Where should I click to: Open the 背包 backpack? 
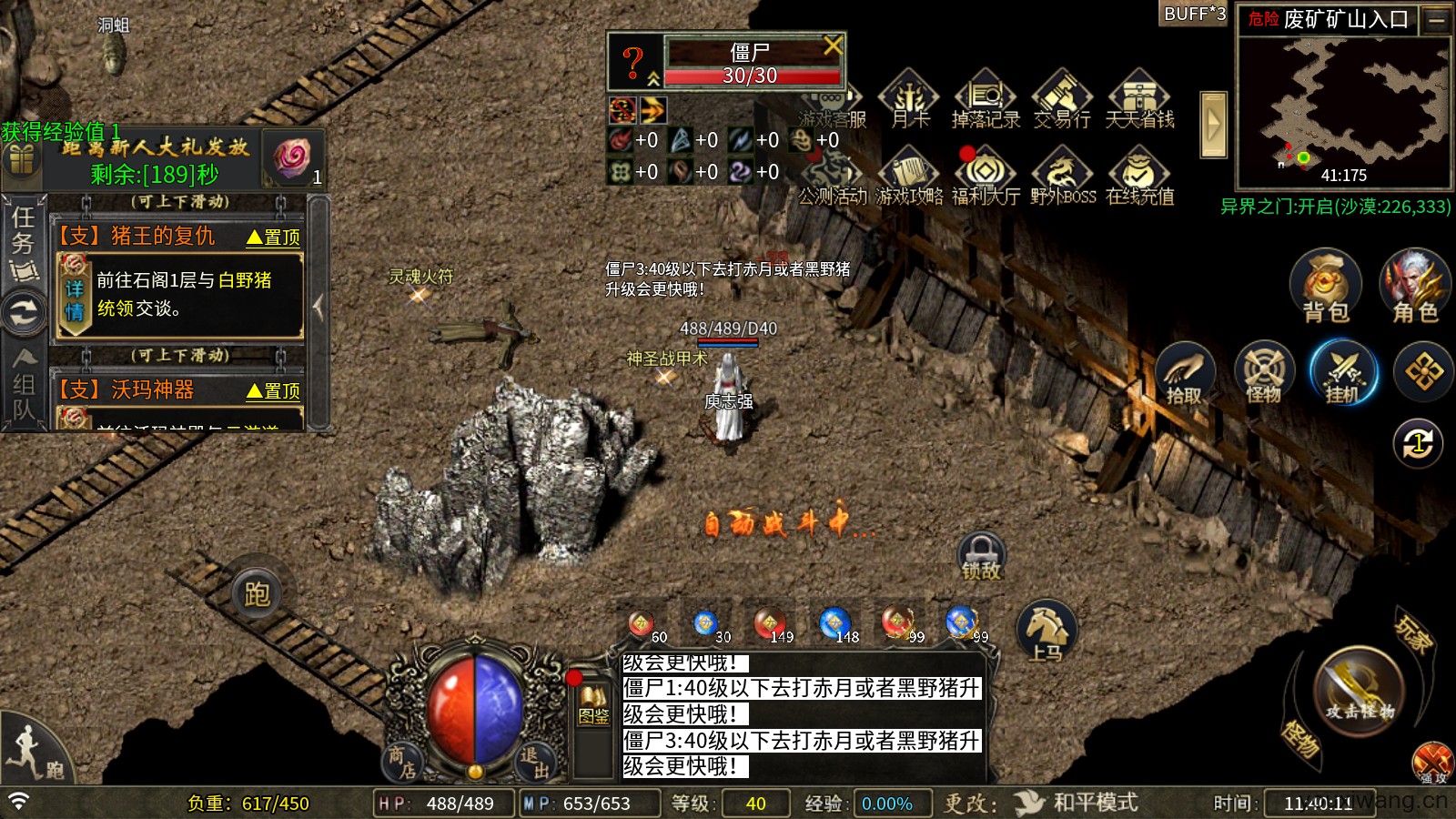1325,287
